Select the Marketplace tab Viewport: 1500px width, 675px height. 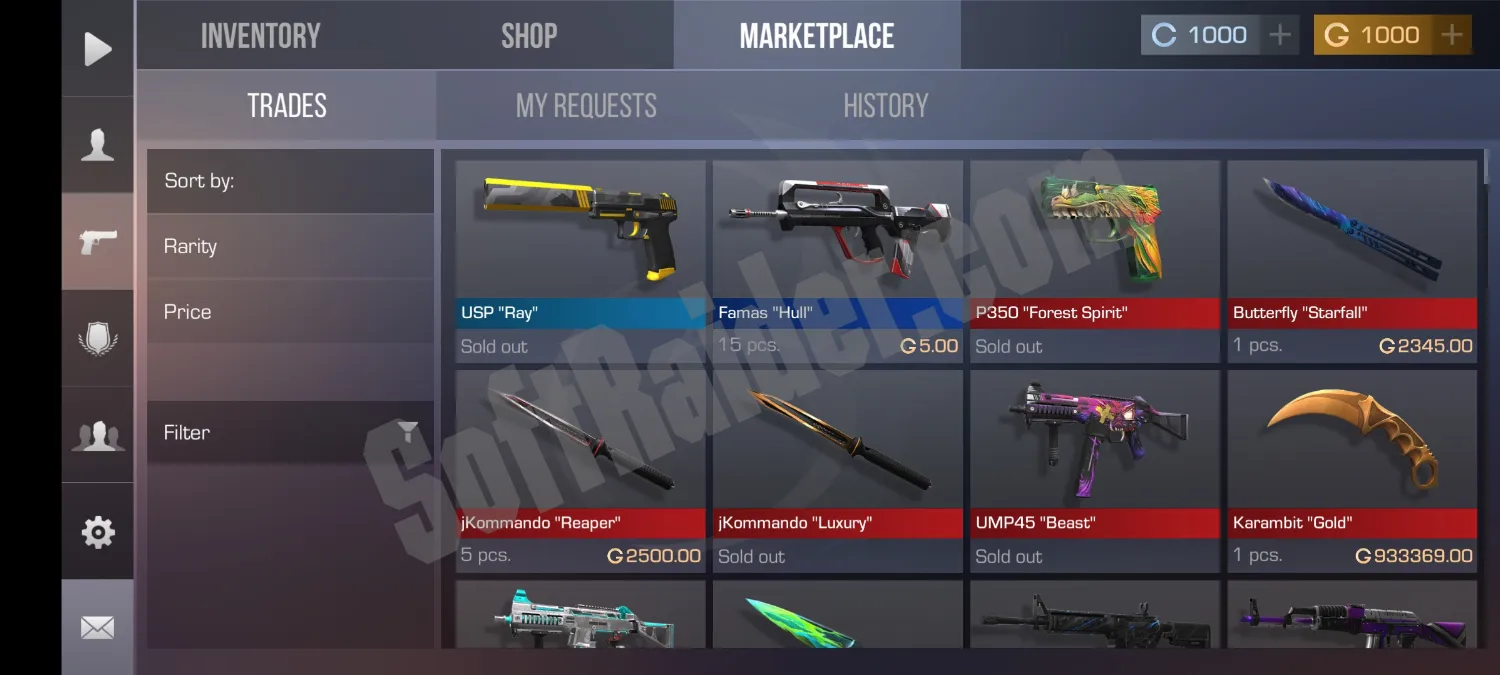click(816, 36)
